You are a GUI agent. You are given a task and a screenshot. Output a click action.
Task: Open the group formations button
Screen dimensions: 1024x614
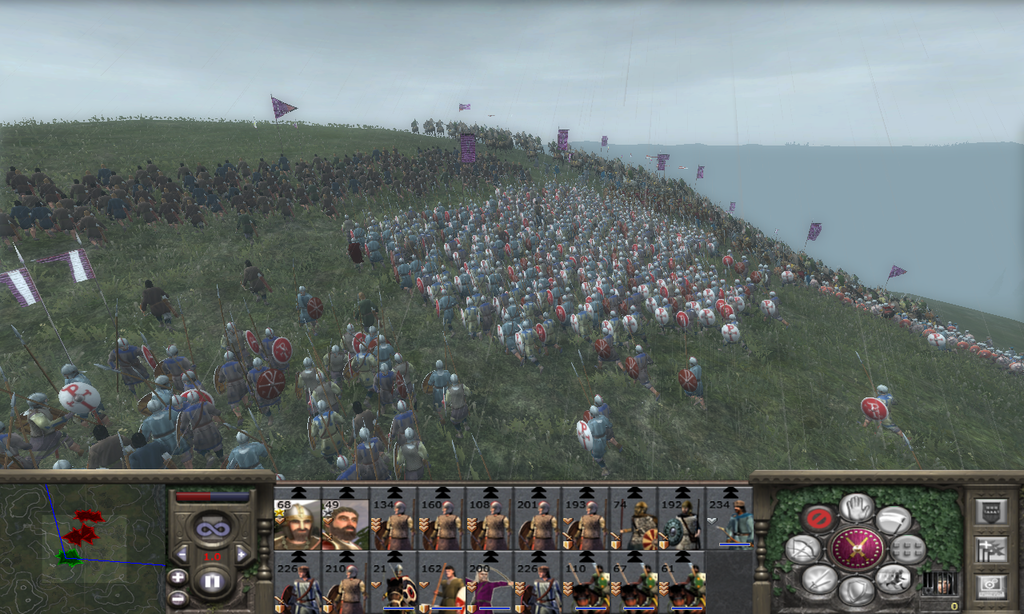907,548
